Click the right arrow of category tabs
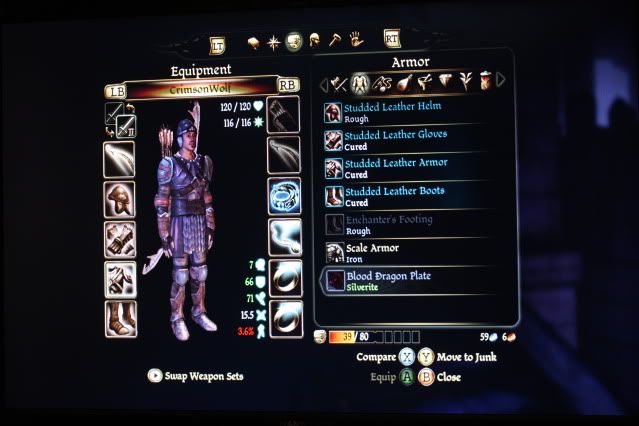This screenshot has height=426, width=639. (500, 80)
